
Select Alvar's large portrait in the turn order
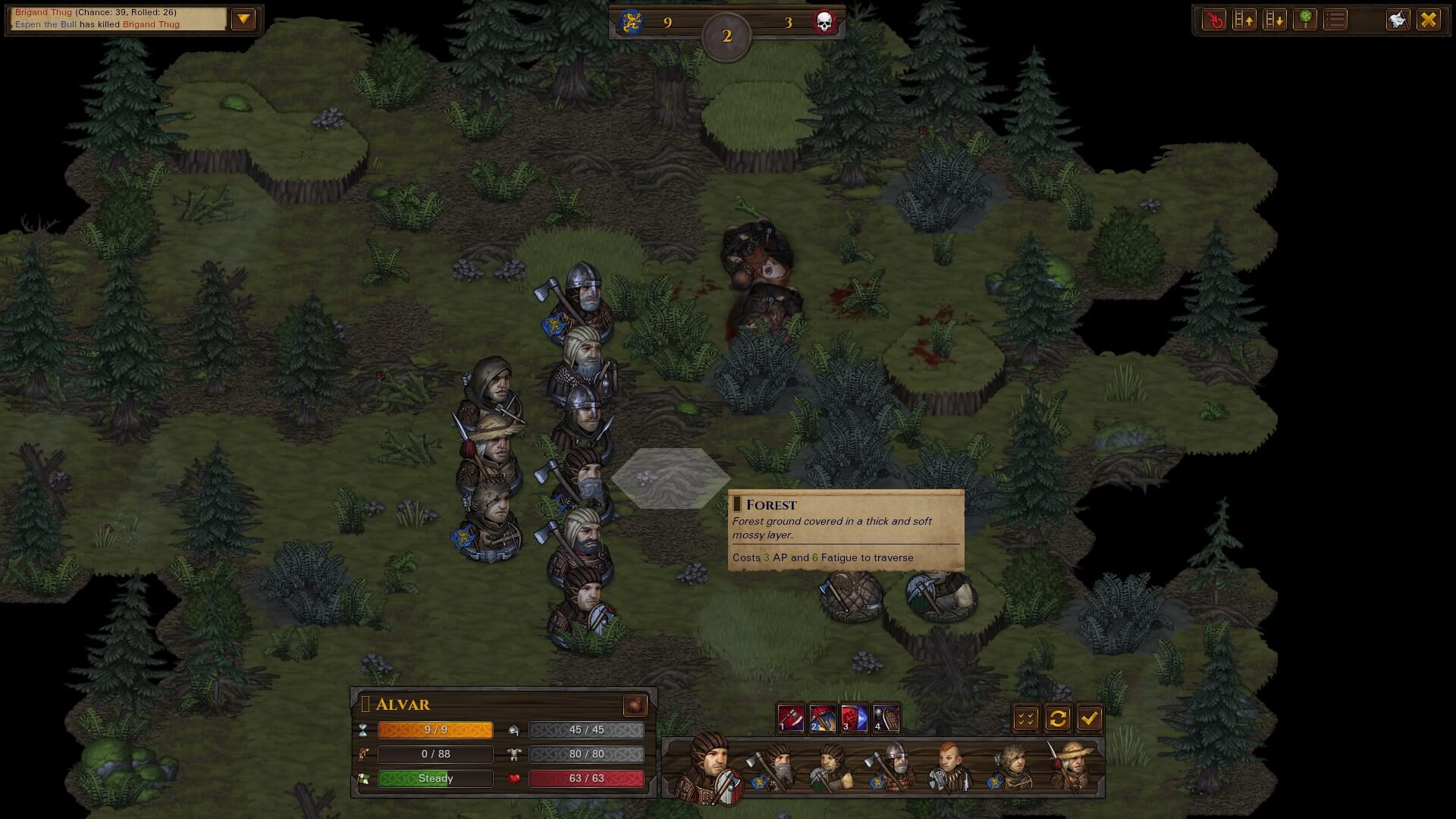(x=711, y=767)
